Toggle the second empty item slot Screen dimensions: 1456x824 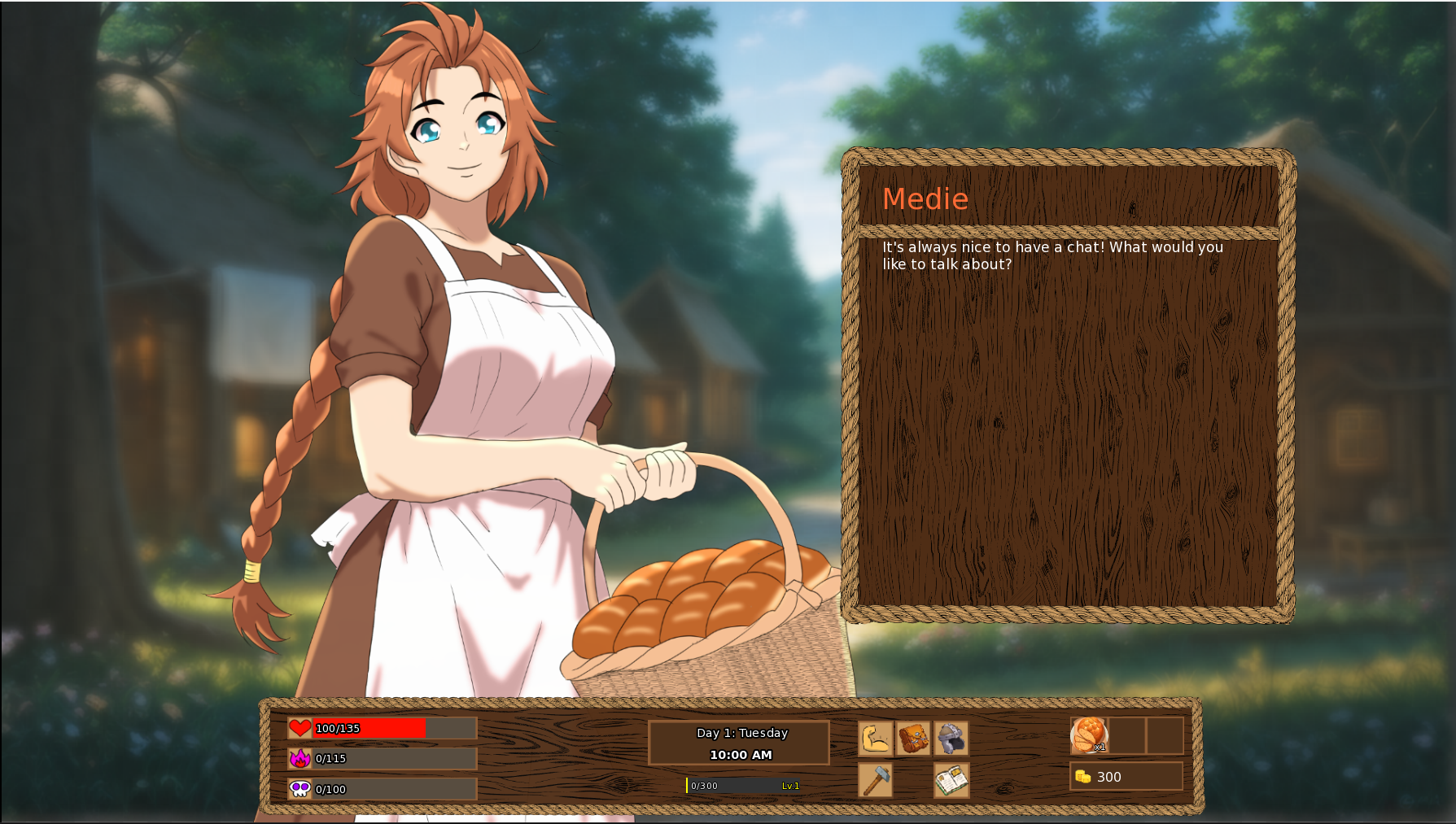coord(1165,737)
